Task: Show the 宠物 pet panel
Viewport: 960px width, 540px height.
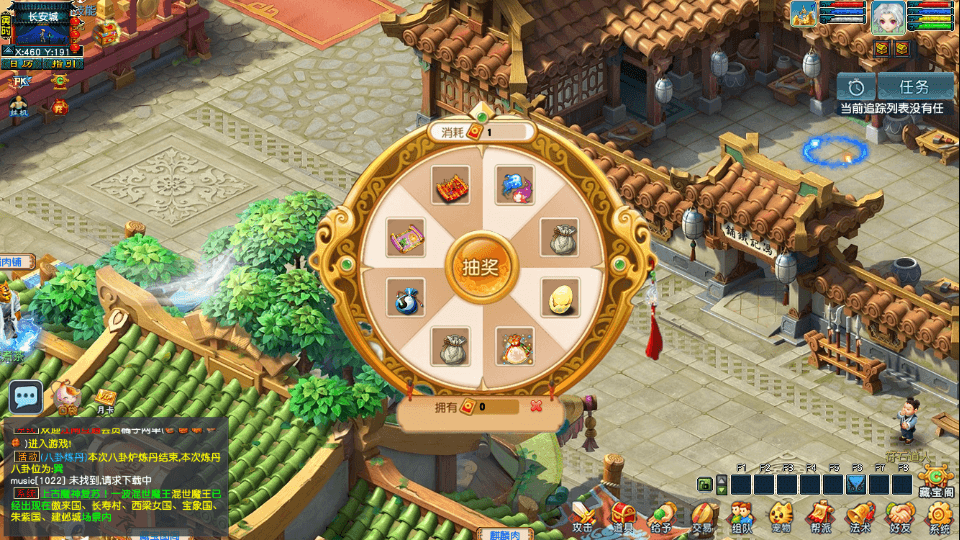Action: (781, 516)
